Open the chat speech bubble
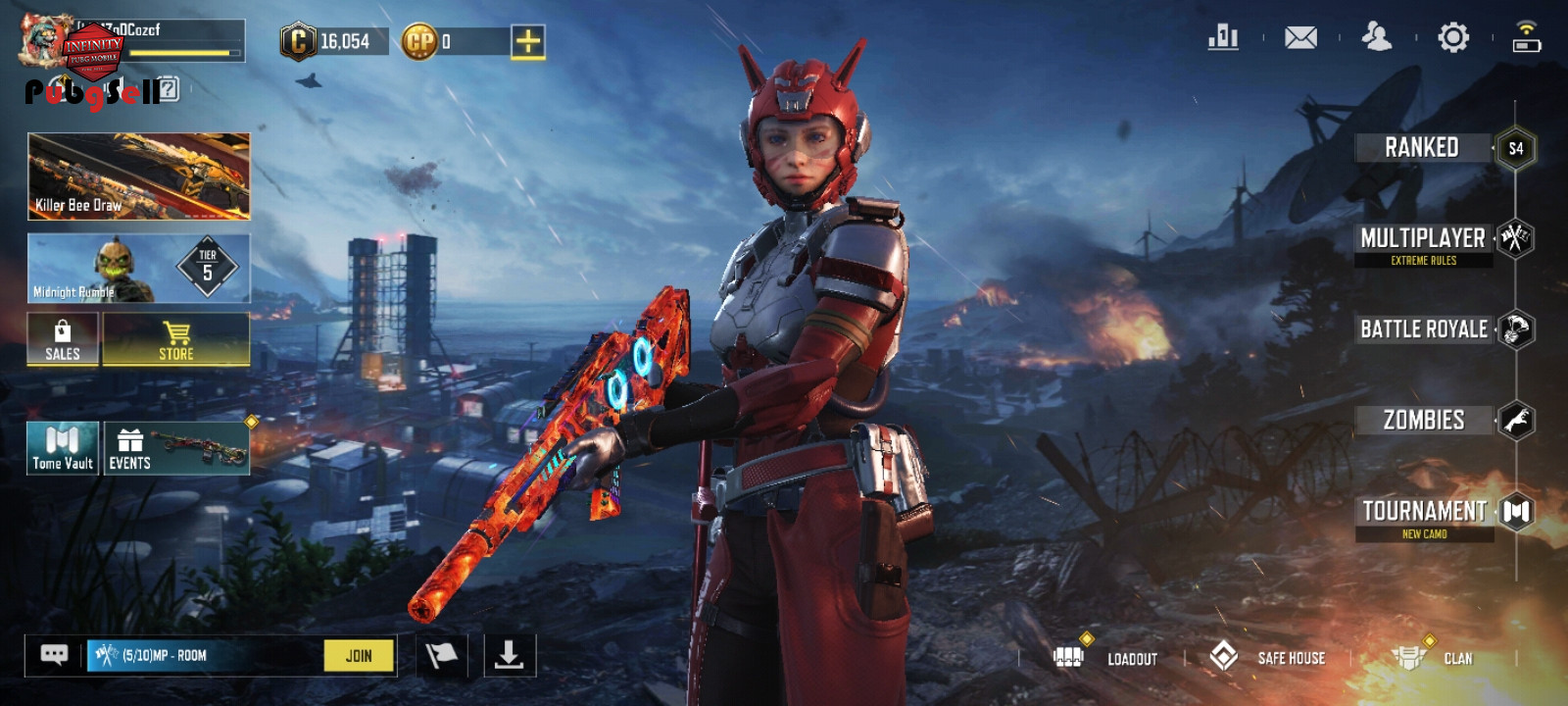This screenshot has height=706, width=1568. point(55,655)
